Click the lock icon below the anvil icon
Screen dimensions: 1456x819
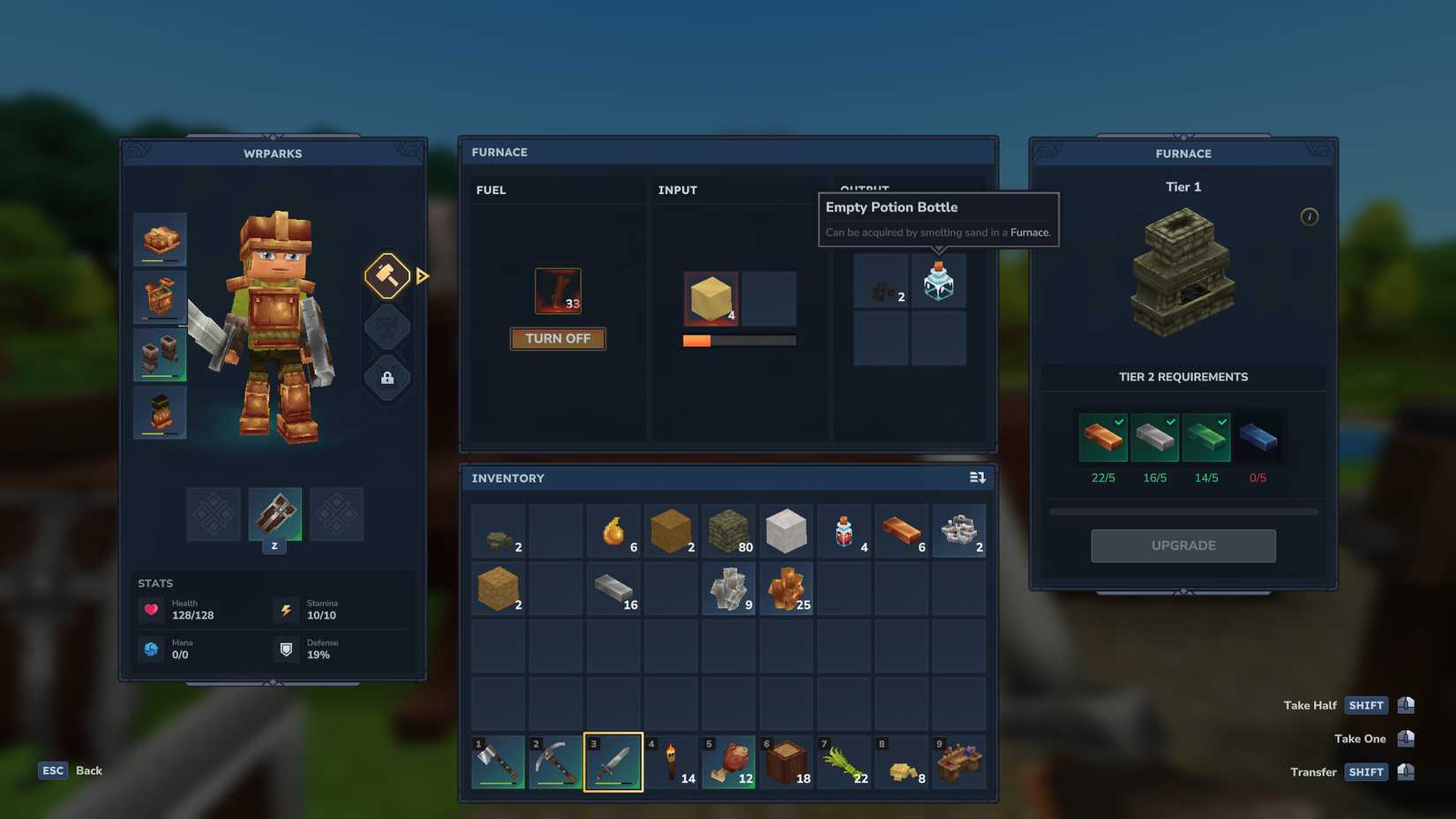point(387,378)
